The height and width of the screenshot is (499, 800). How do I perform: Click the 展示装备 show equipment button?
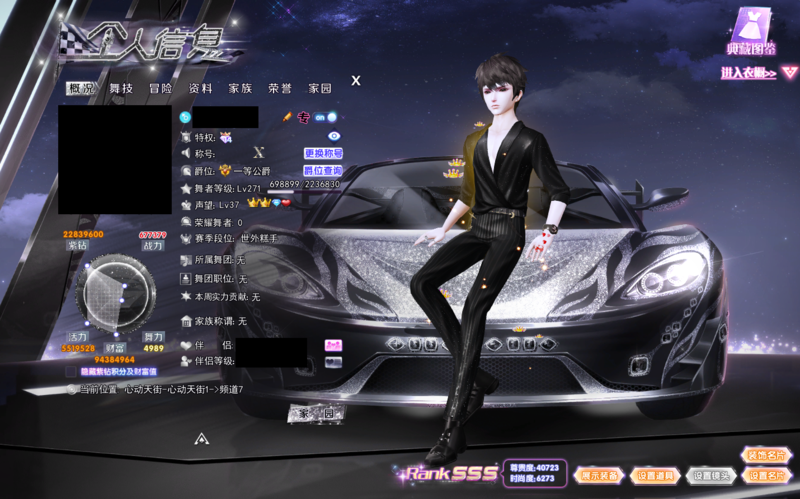point(600,476)
